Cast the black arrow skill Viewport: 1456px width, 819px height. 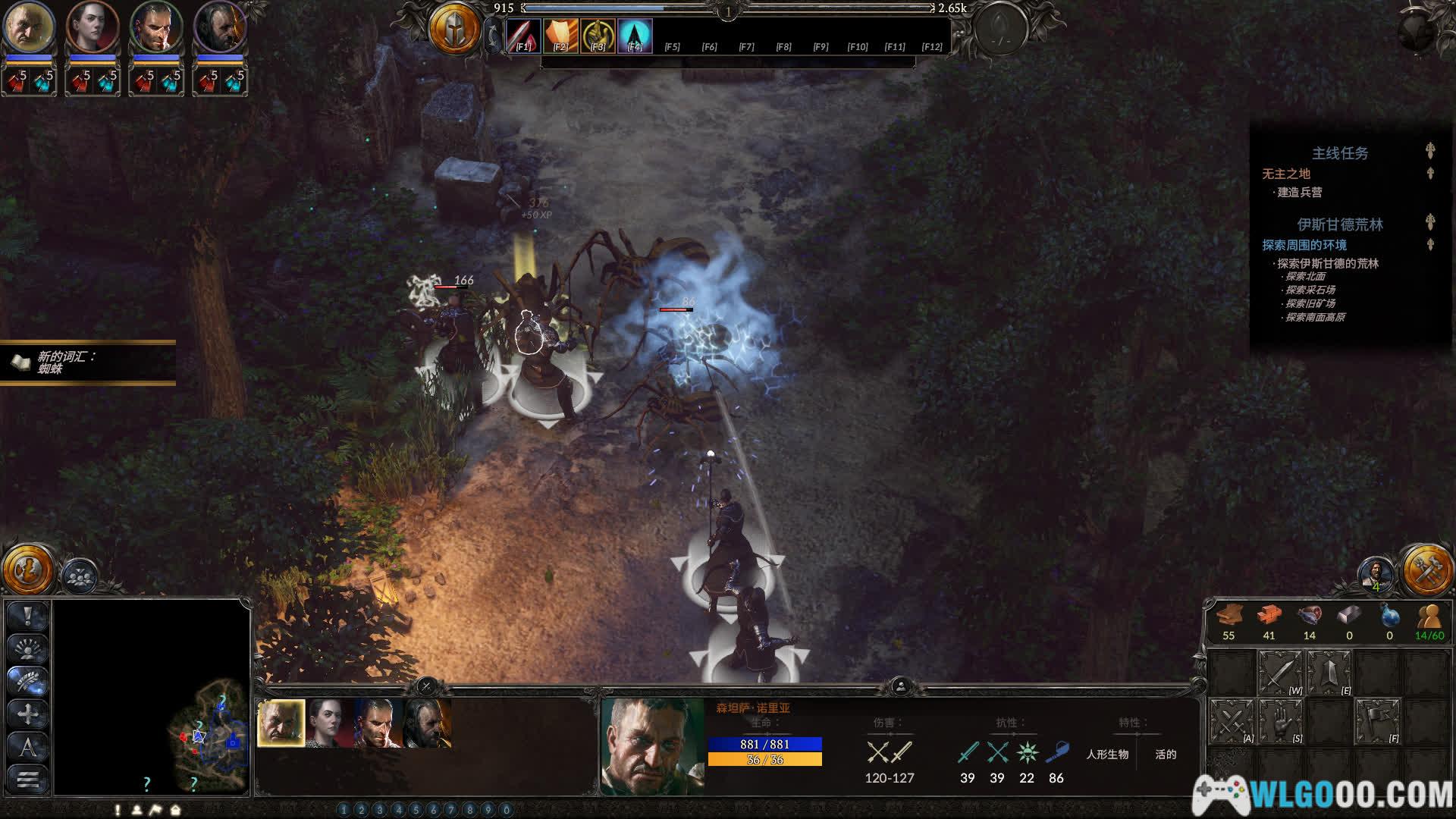635,36
